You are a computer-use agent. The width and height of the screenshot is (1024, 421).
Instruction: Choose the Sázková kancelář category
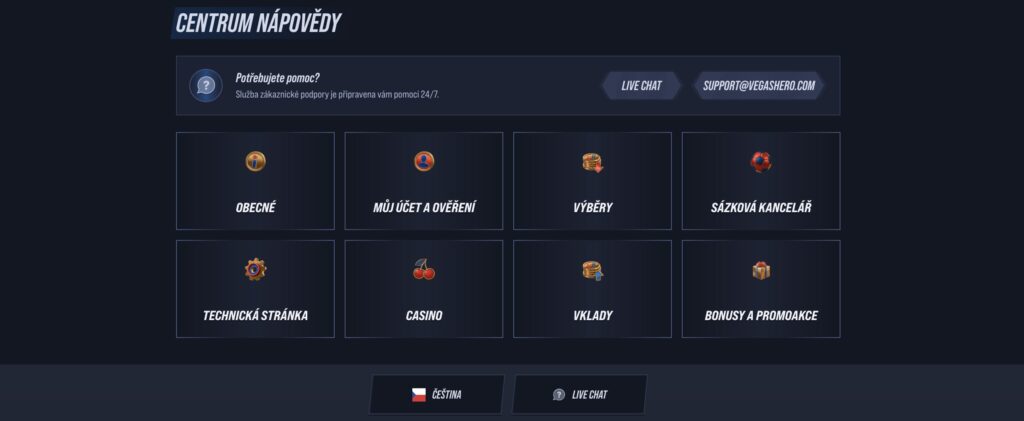click(761, 181)
